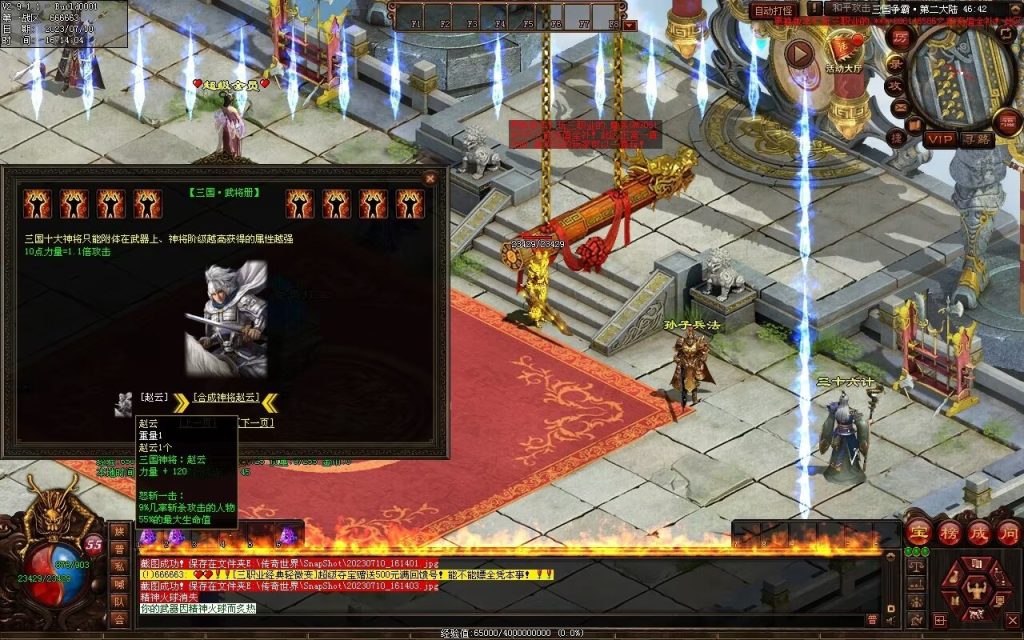Viewport: 1024px width, 640px height.
Task: Activate 寻路 pathfinding button
Action: [x=977, y=139]
